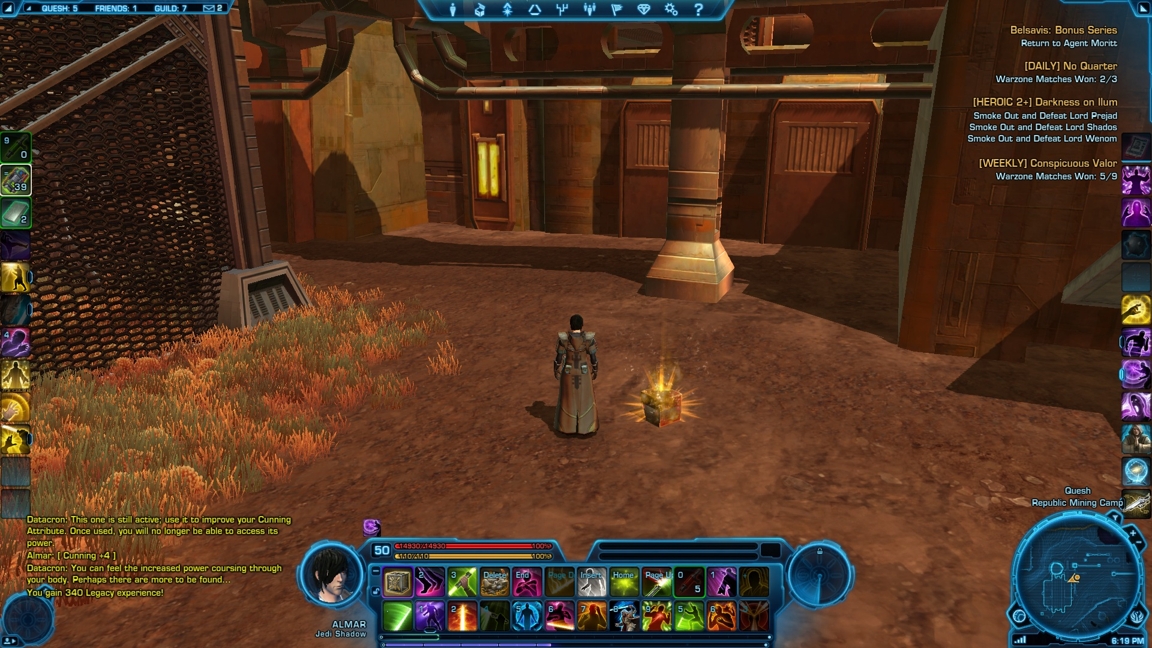Open the character sheet from the top menu
Image resolution: width=1152 pixels, height=648 pixels.
click(x=452, y=10)
